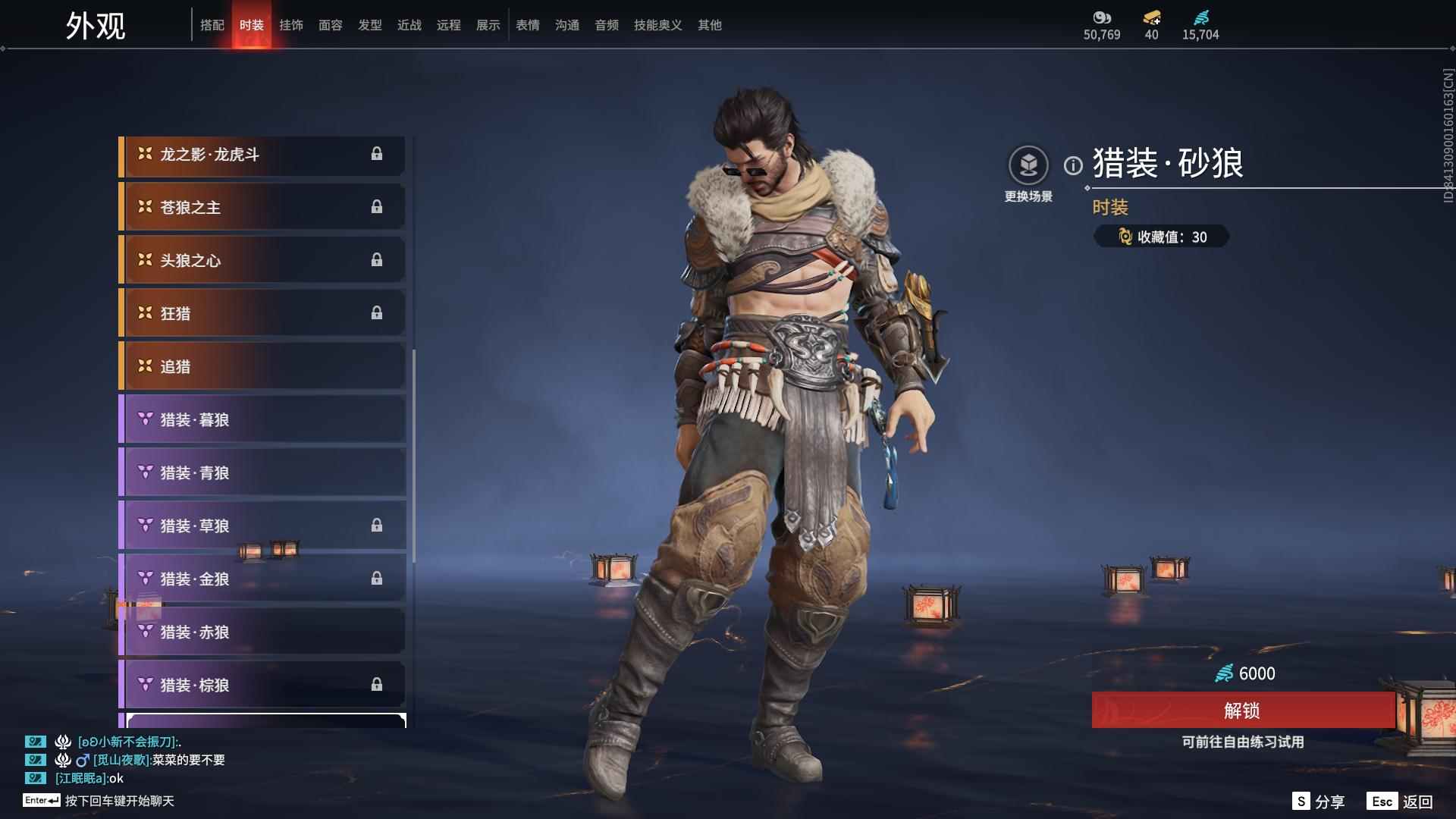Click the 更换场景 scene-change icon
The height and width of the screenshot is (819, 1456).
pyautogui.click(x=1028, y=165)
